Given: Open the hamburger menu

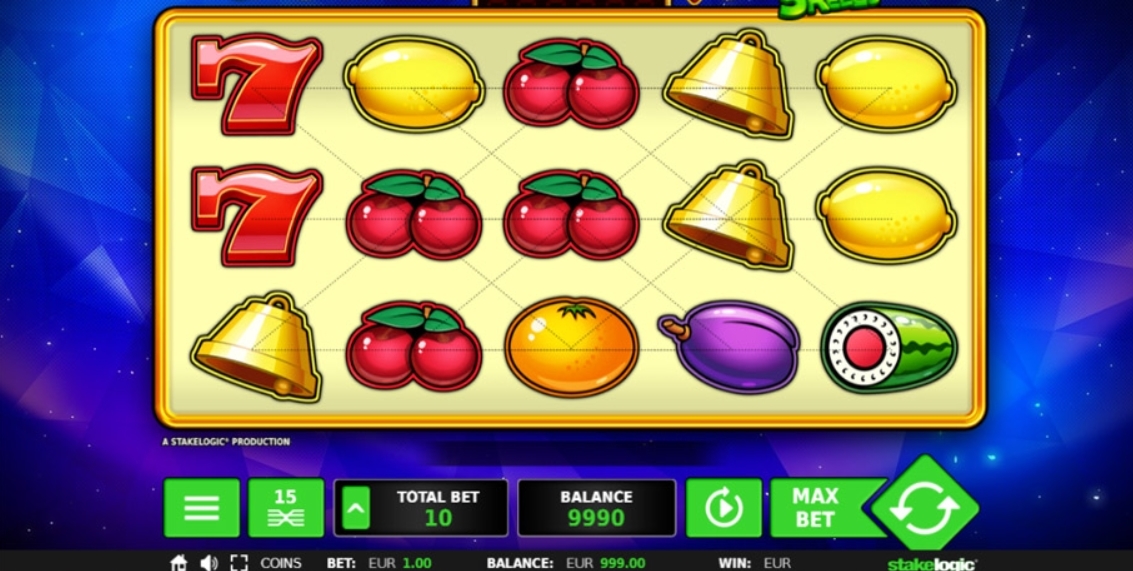Looking at the screenshot, I should coord(201,508).
